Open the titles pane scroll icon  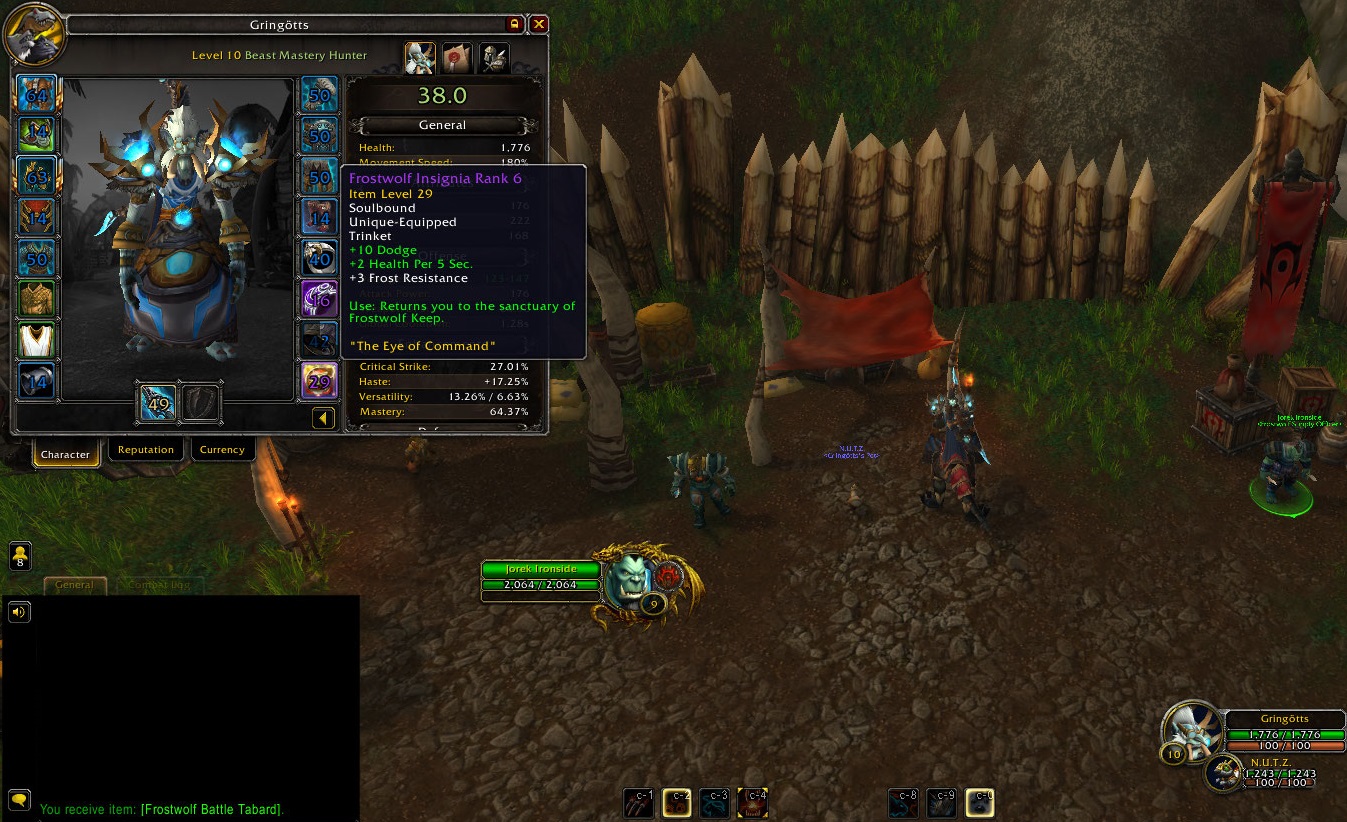pos(457,57)
